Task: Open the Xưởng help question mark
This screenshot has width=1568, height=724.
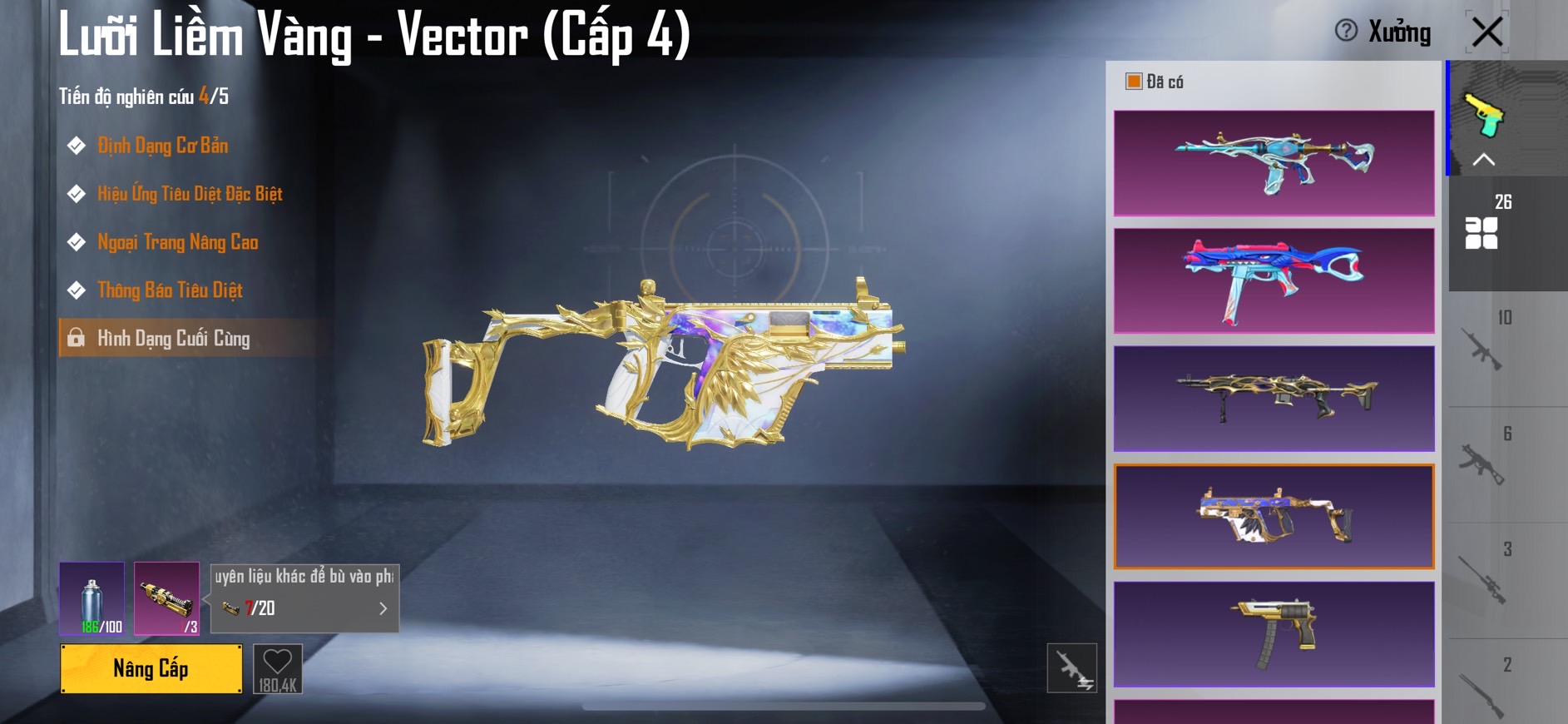Action: (1345, 31)
